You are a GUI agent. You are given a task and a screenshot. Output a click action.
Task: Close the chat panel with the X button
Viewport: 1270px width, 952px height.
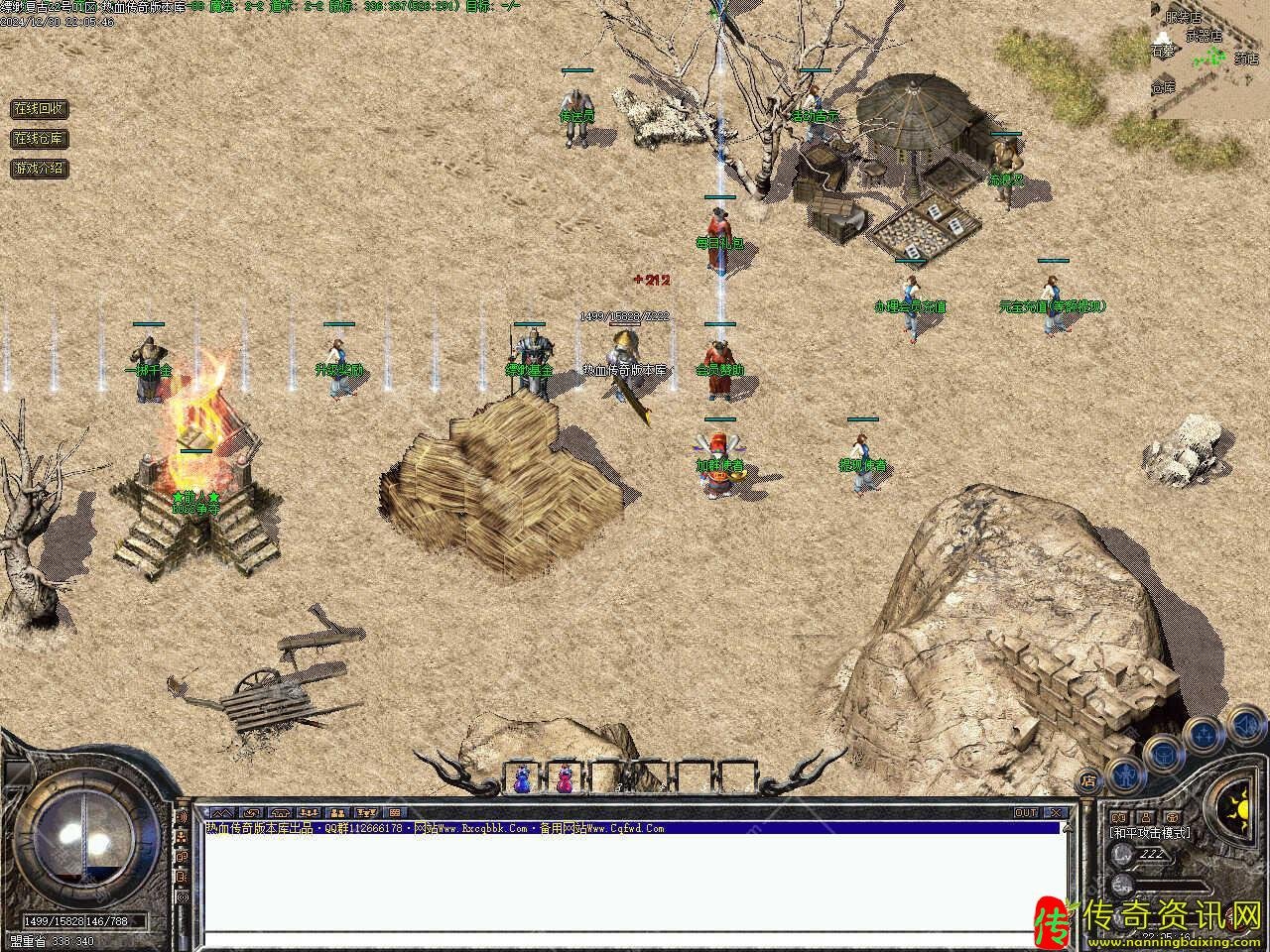click(1056, 813)
